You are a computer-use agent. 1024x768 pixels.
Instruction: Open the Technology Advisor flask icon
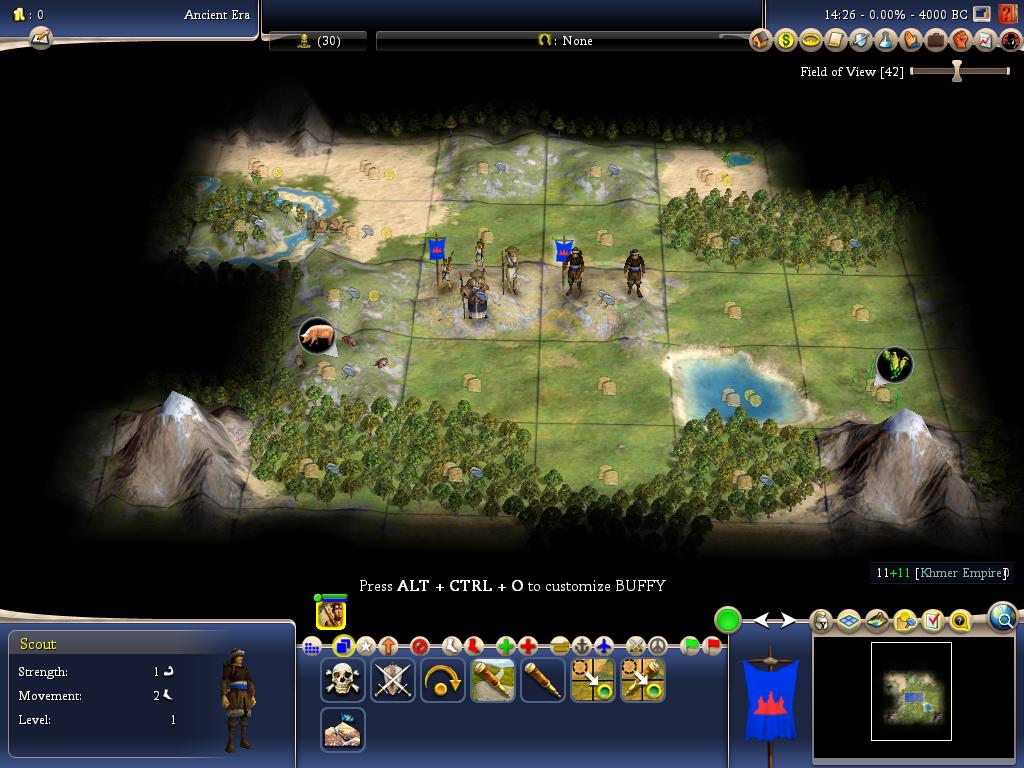coord(885,40)
